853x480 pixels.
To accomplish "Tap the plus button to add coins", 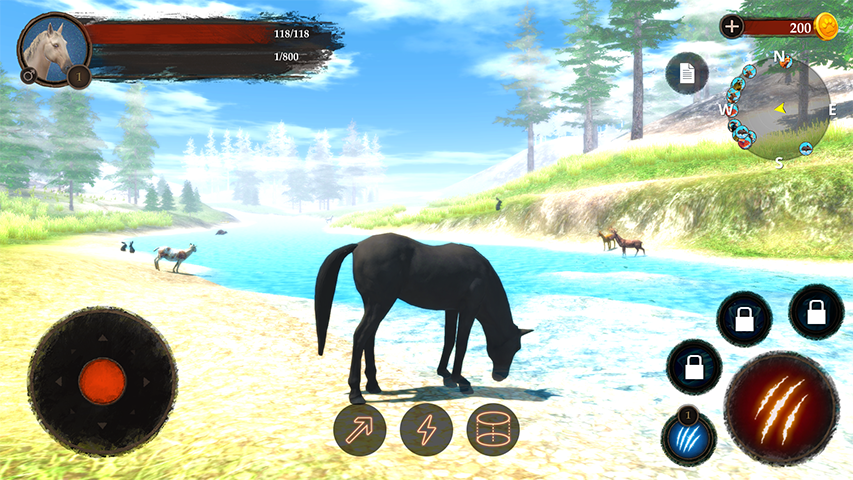I will 732,27.
